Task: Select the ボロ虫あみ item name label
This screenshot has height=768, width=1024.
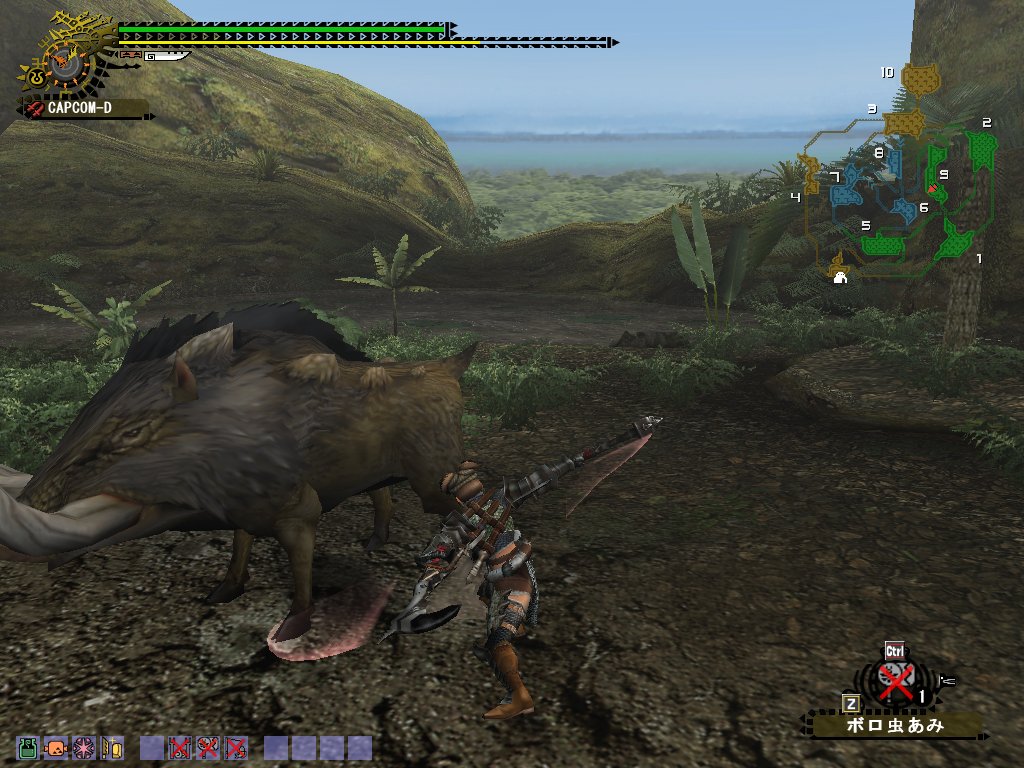Action: coord(897,725)
